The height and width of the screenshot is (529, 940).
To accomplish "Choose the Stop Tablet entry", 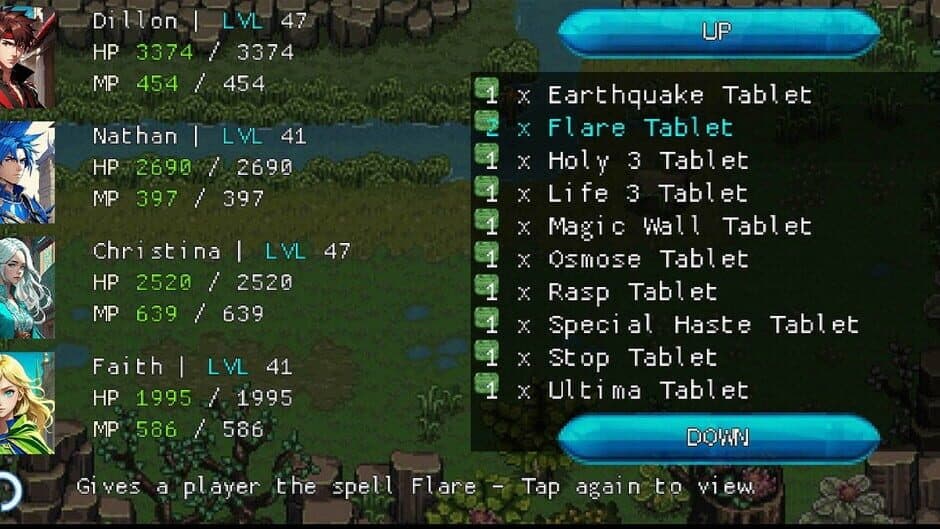I will click(x=632, y=357).
